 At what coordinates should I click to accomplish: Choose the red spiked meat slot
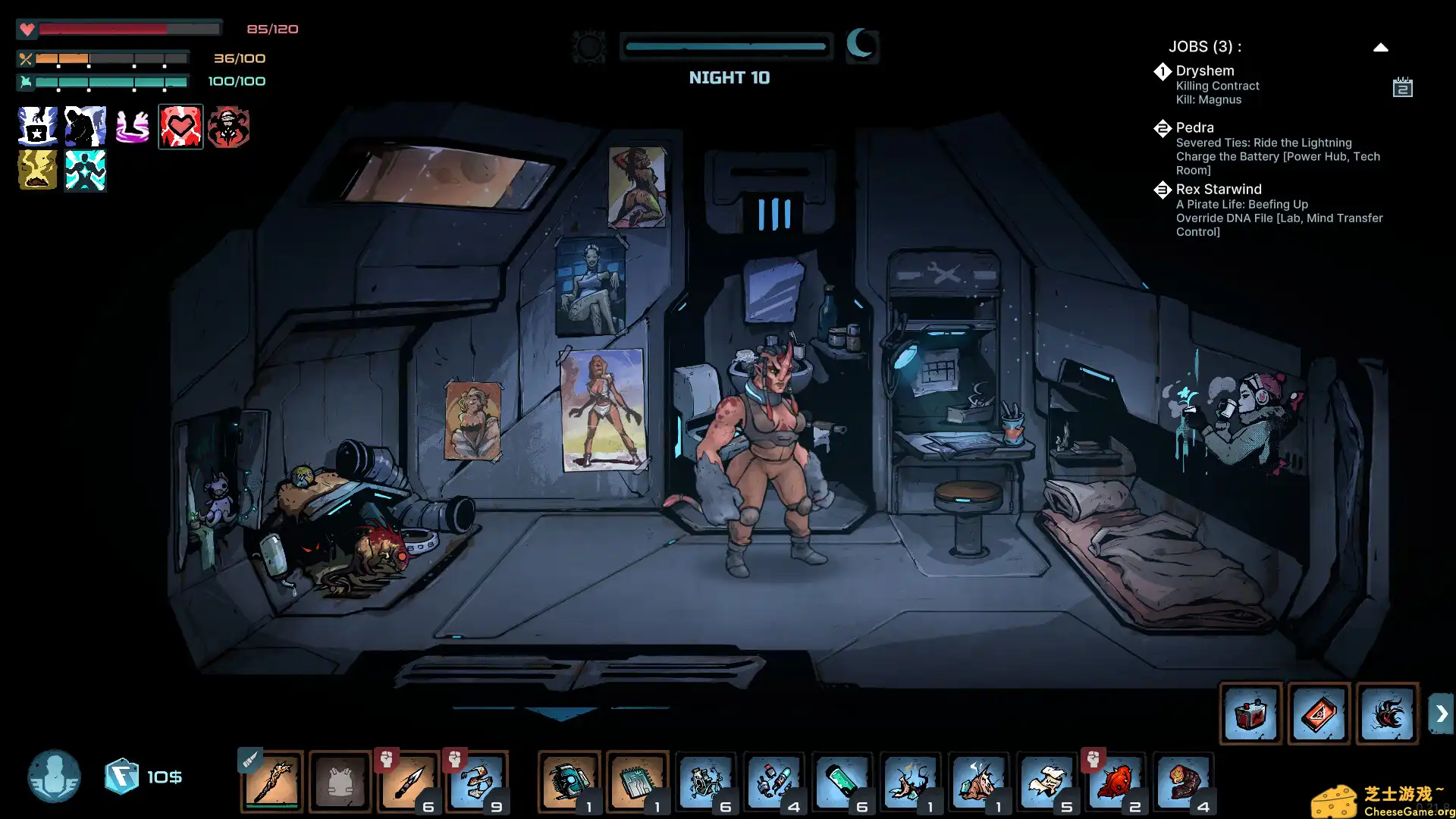tap(1115, 781)
